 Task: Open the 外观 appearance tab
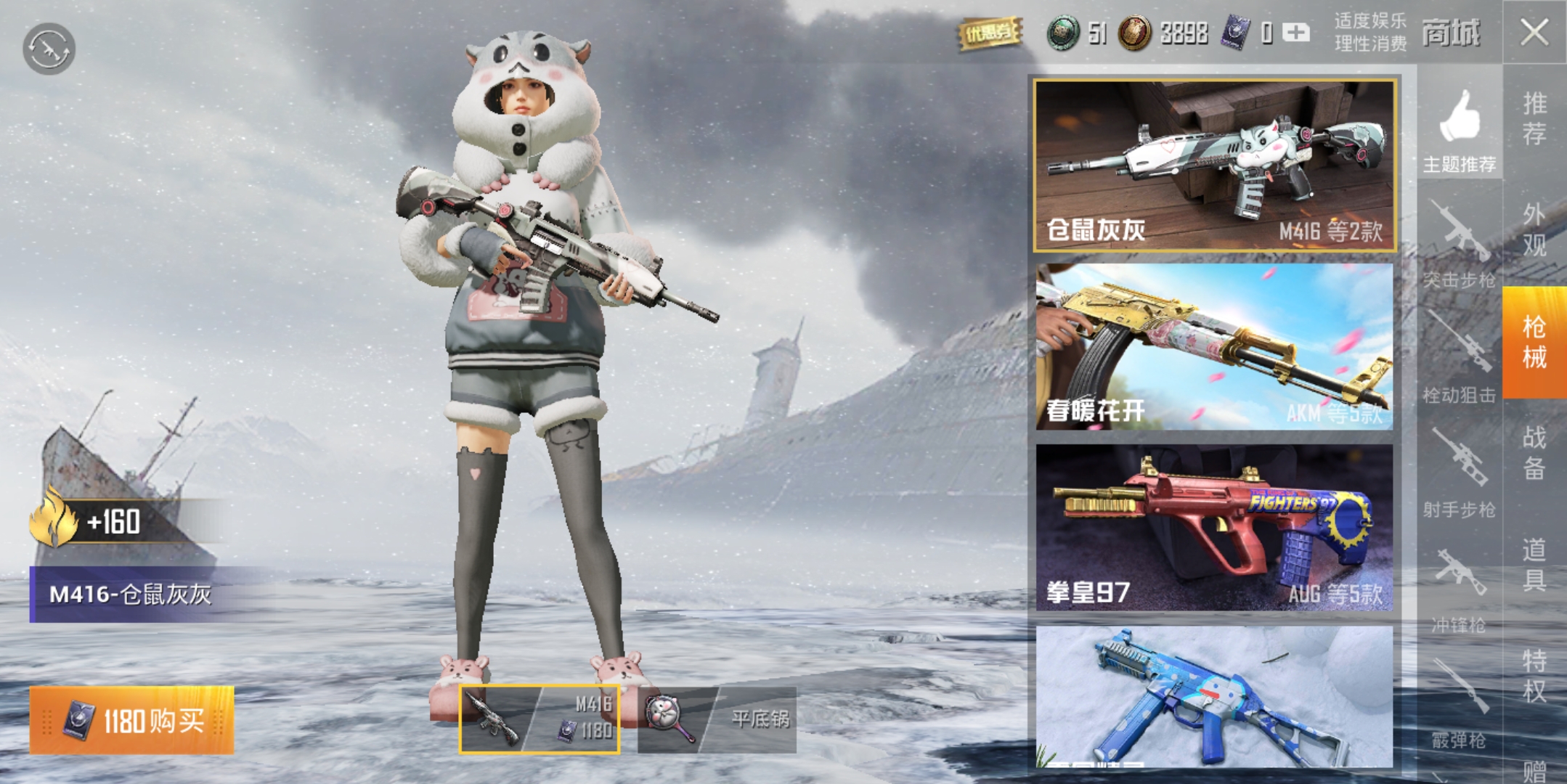[1534, 230]
